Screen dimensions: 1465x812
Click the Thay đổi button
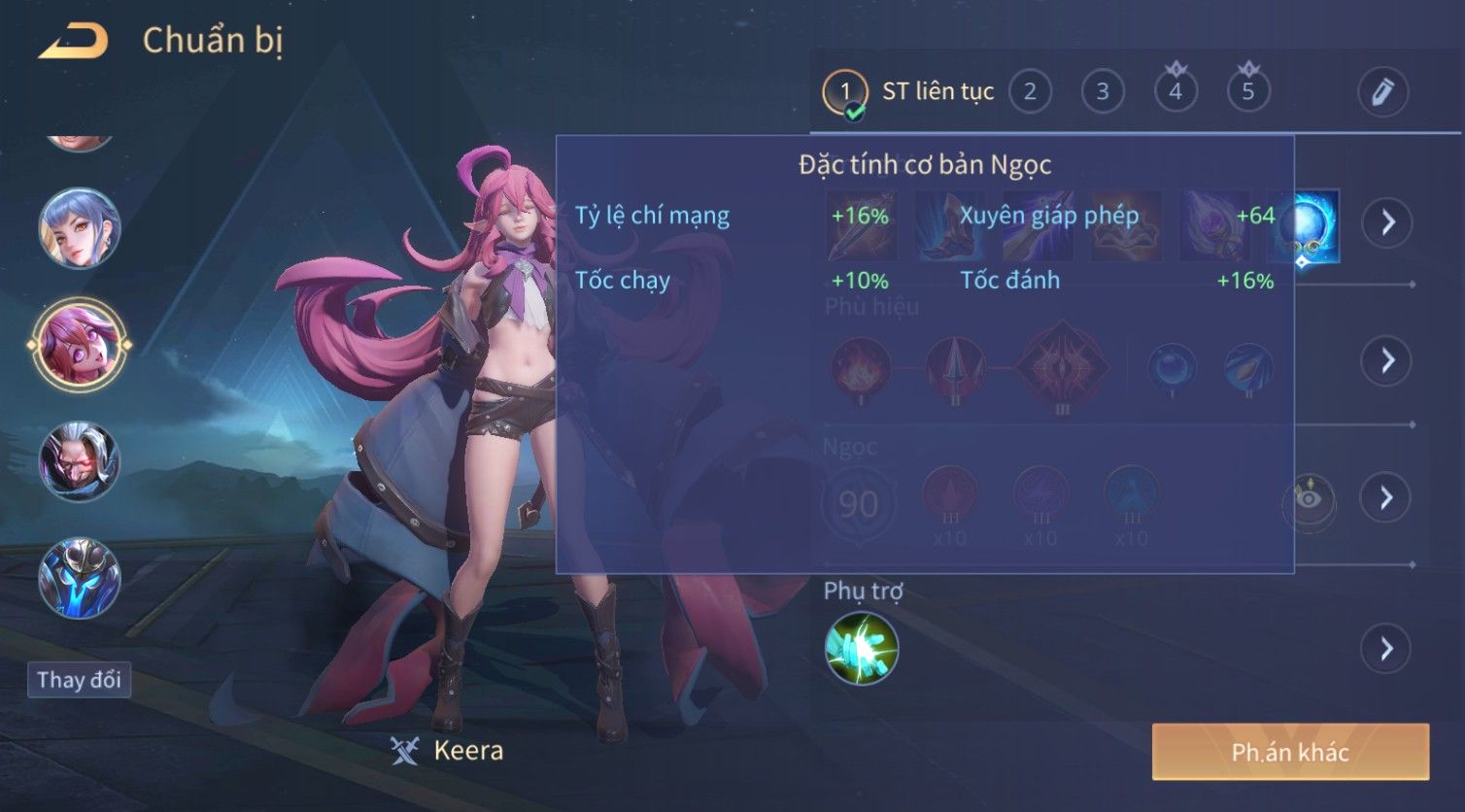coord(79,679)
